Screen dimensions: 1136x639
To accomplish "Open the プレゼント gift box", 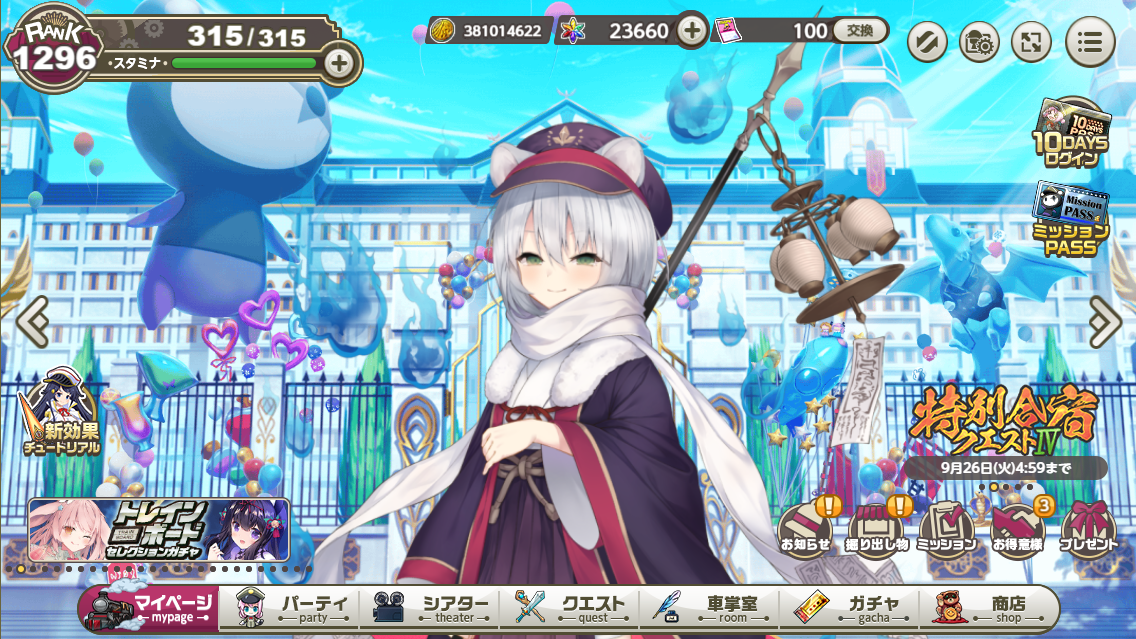I will click(1088, 528).
